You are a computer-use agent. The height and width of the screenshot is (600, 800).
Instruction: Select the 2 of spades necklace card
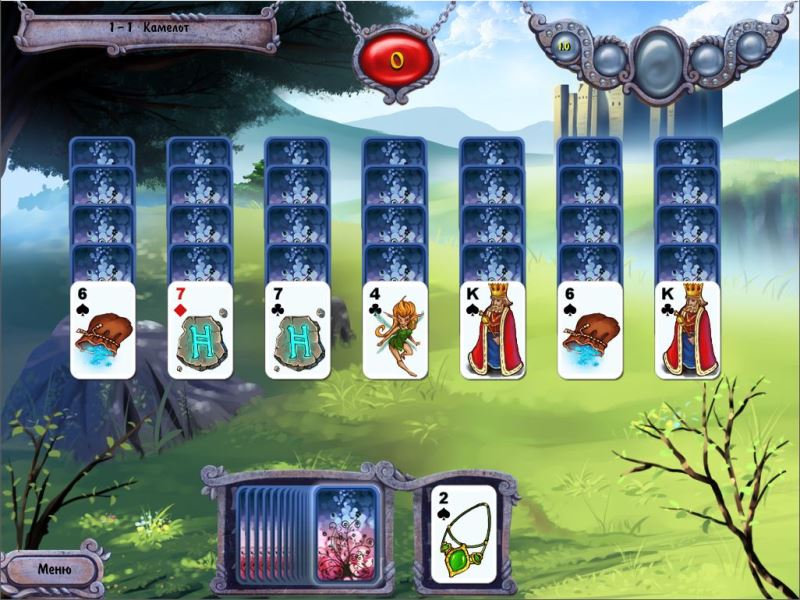tap(463, 533)
